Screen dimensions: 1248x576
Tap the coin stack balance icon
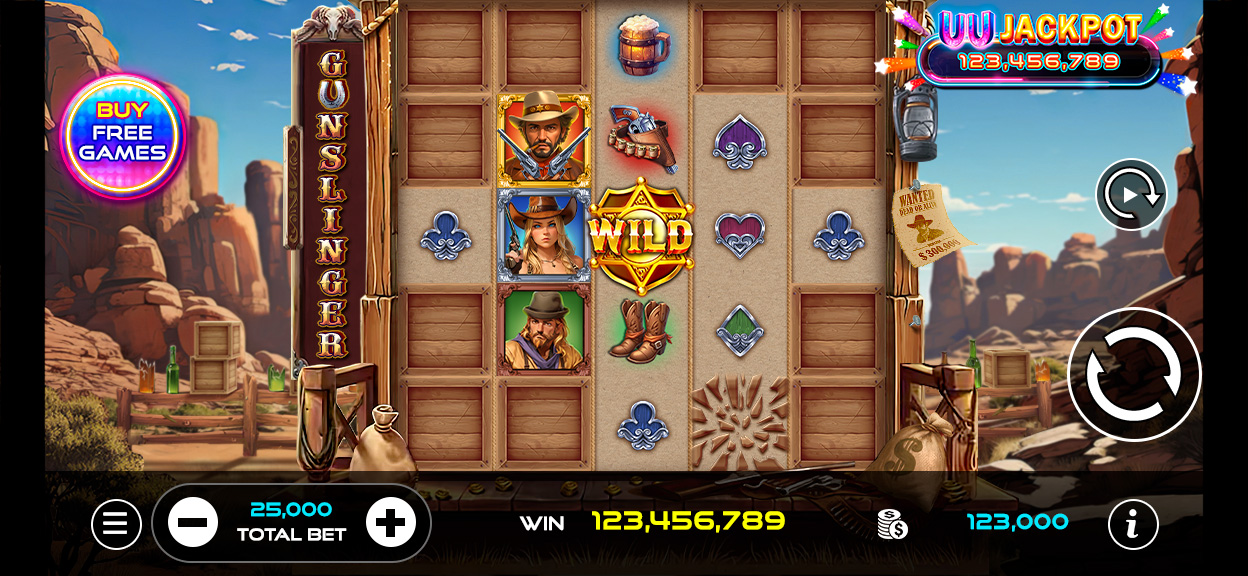(892, 523)
